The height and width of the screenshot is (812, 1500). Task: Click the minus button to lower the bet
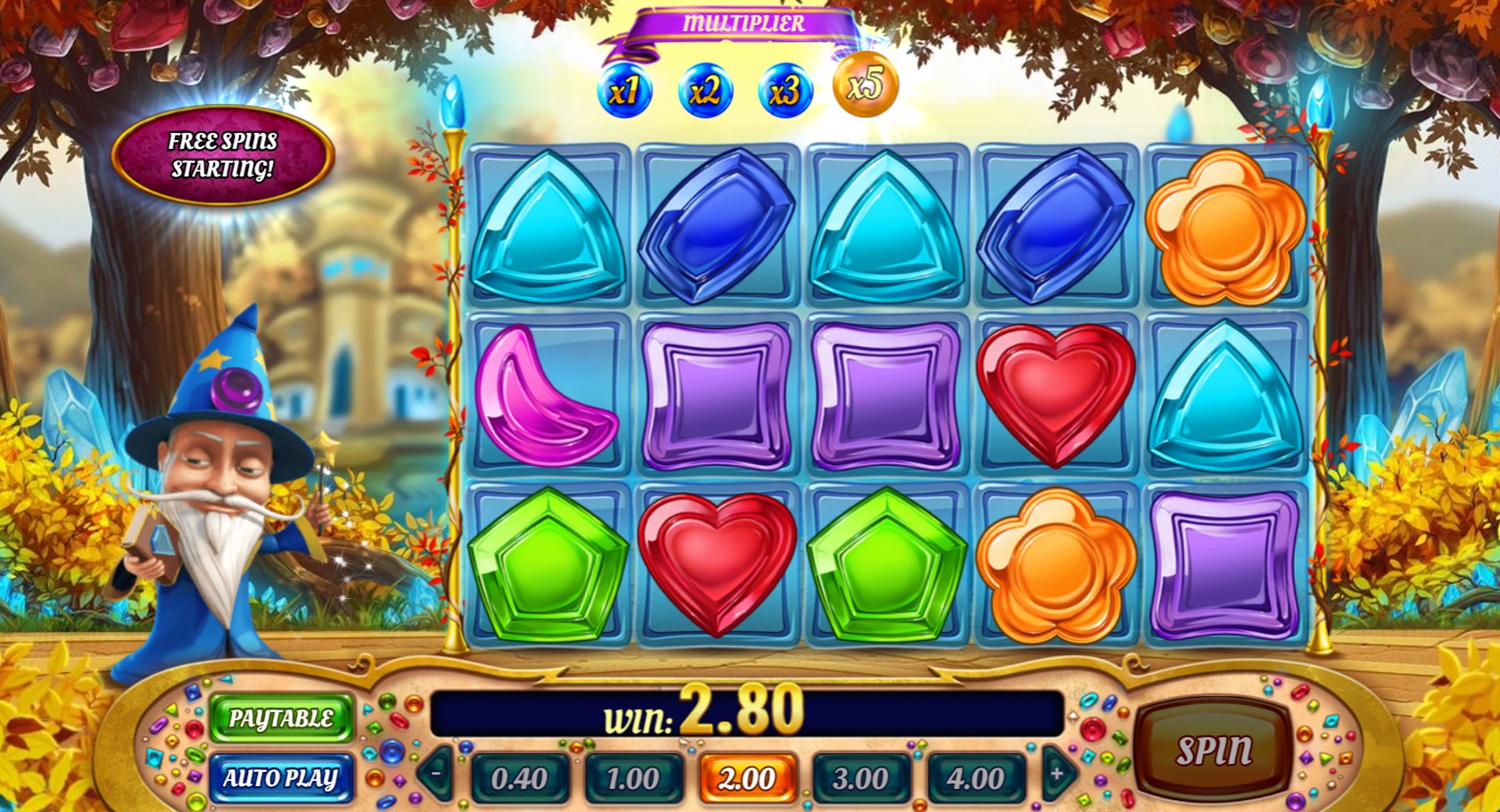tap(436, 775)
